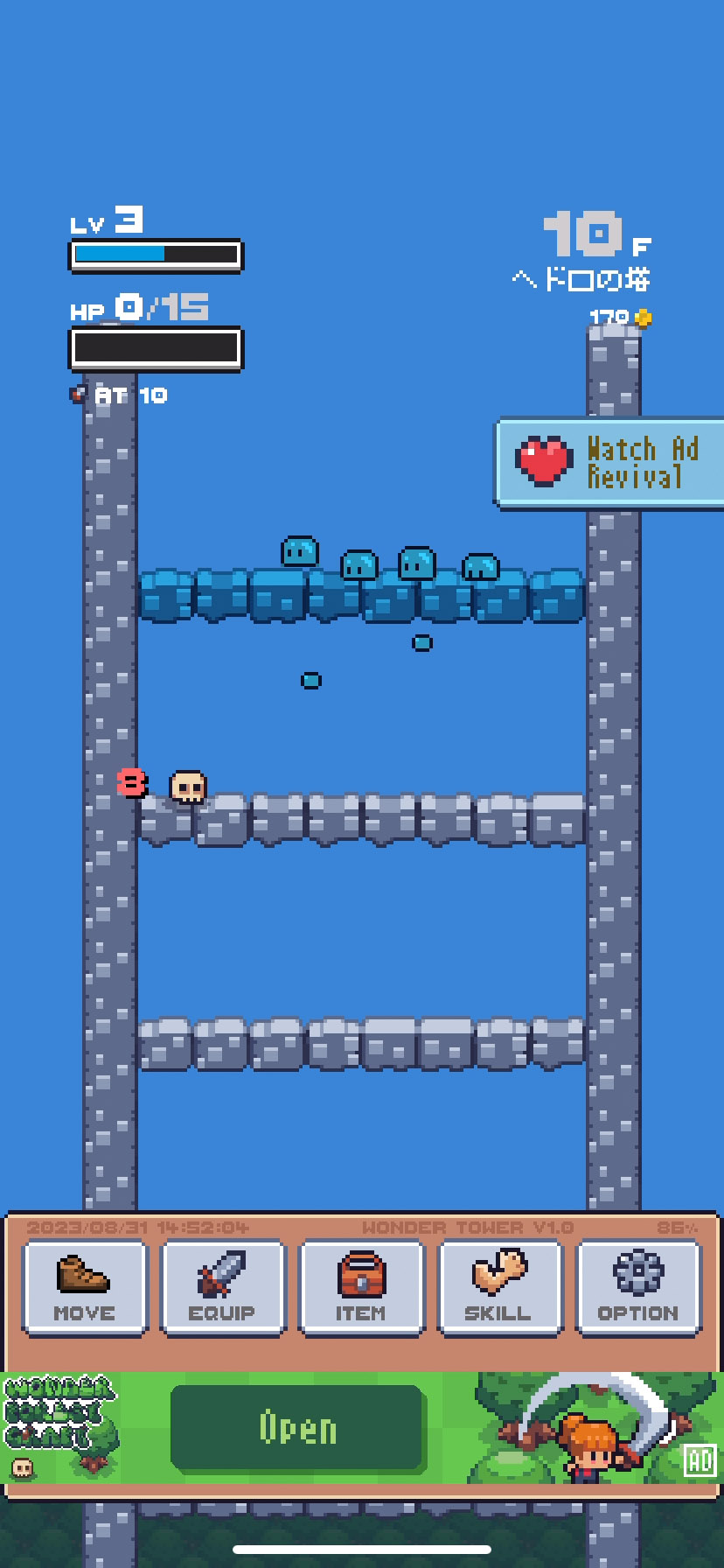Open the OPTION settings
The width and height of the screenshot is (724, 1568).
tap(637, 1287)
